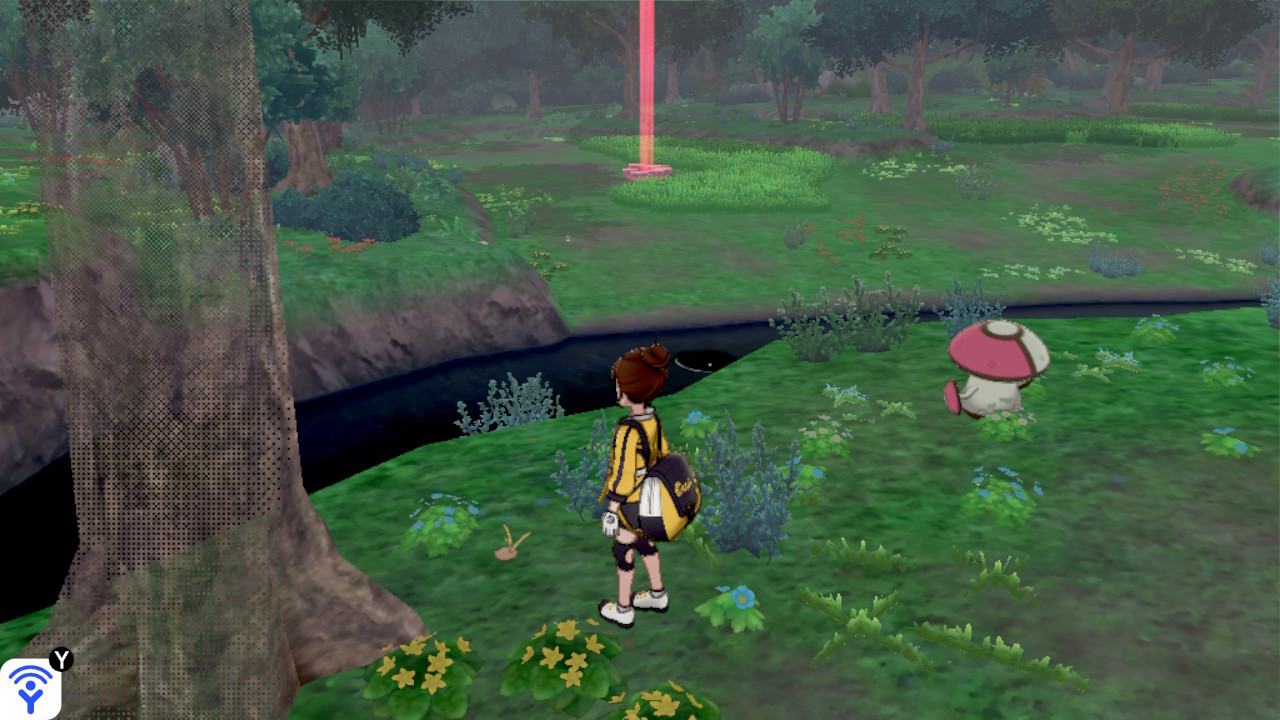Open the Y-Comm wireless icon

(x=31, y=688)
